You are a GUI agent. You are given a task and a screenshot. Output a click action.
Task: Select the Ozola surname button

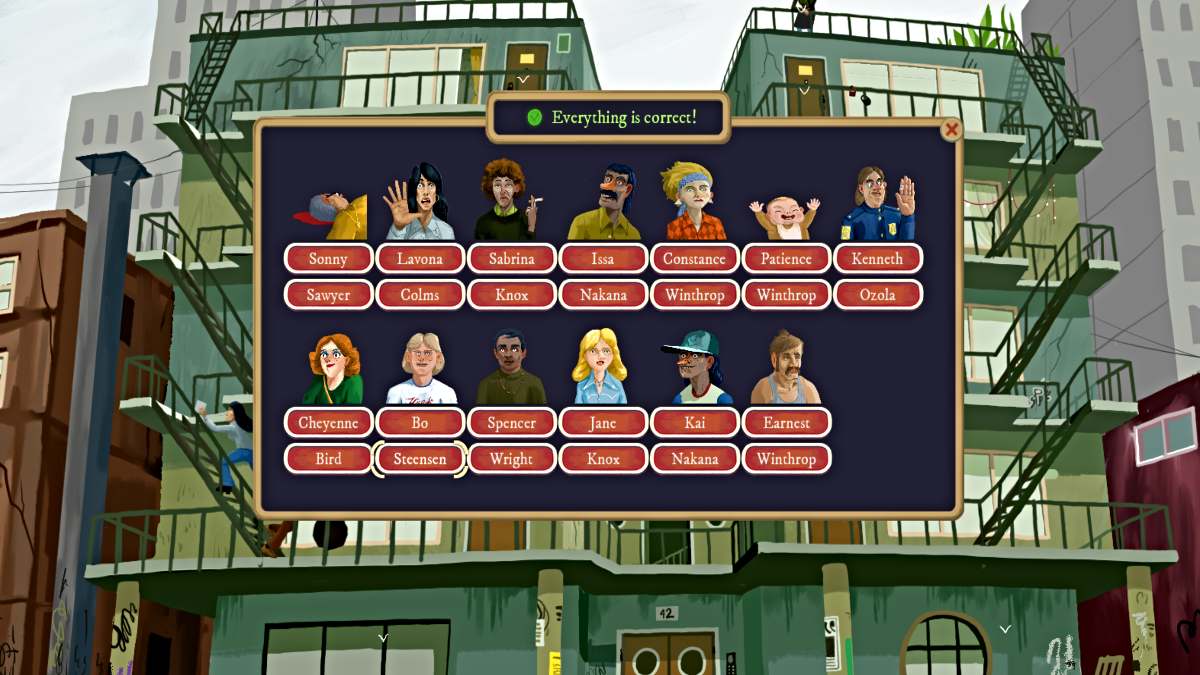point(877,295)
